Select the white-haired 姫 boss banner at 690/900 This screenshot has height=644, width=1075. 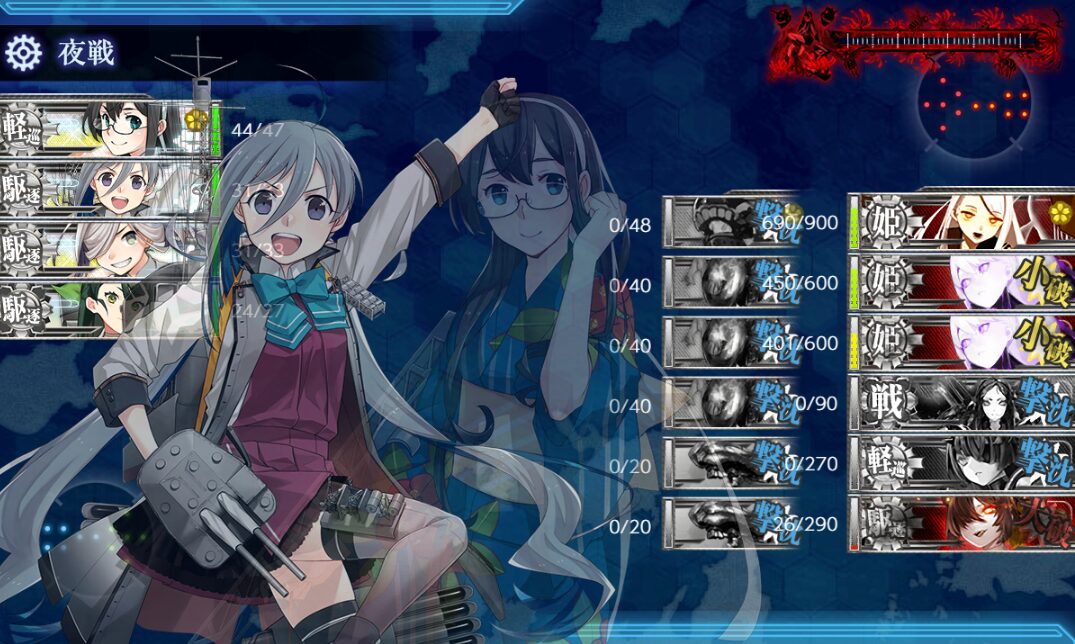click(960, 219)
